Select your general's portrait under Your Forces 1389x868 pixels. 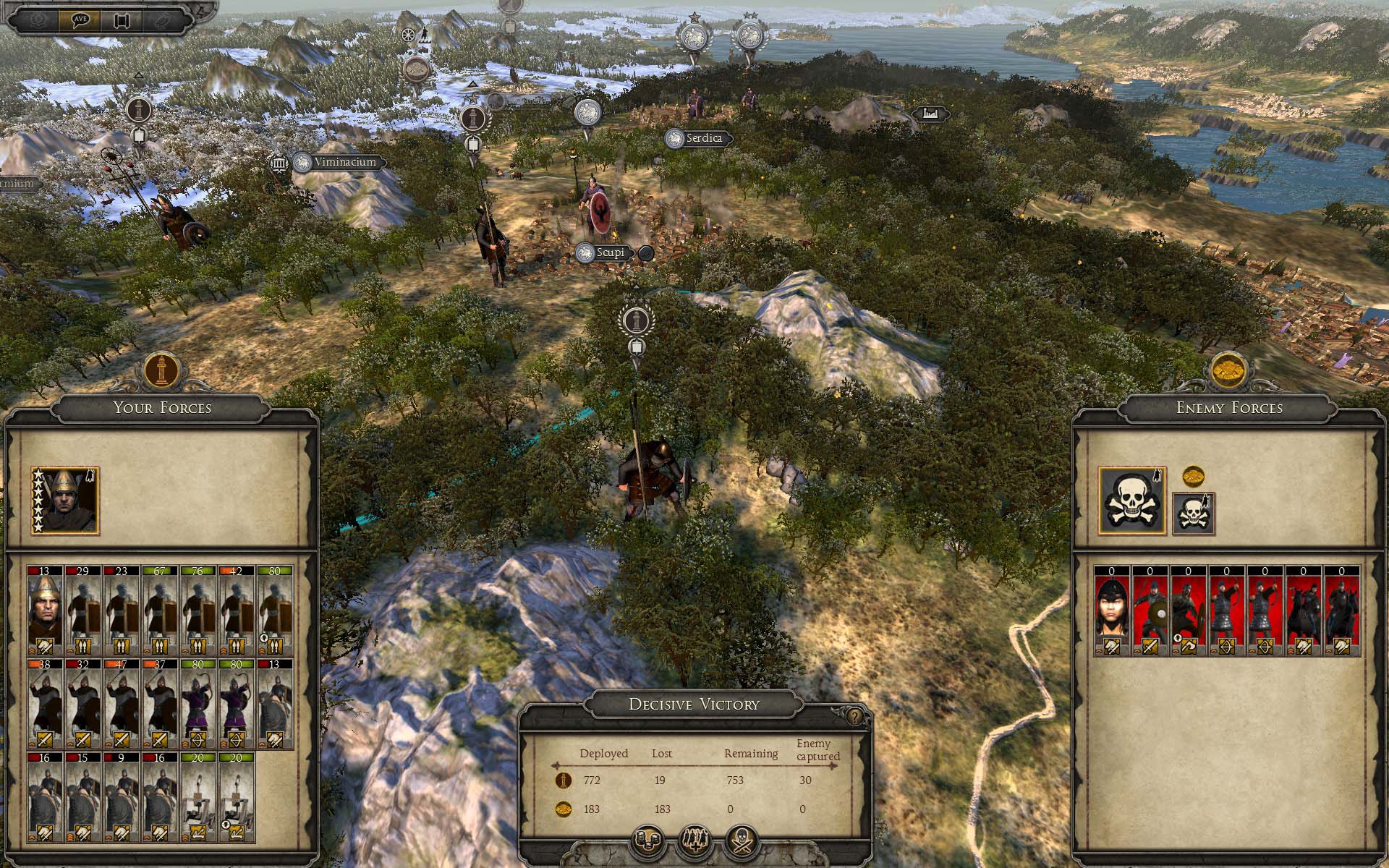65,501
